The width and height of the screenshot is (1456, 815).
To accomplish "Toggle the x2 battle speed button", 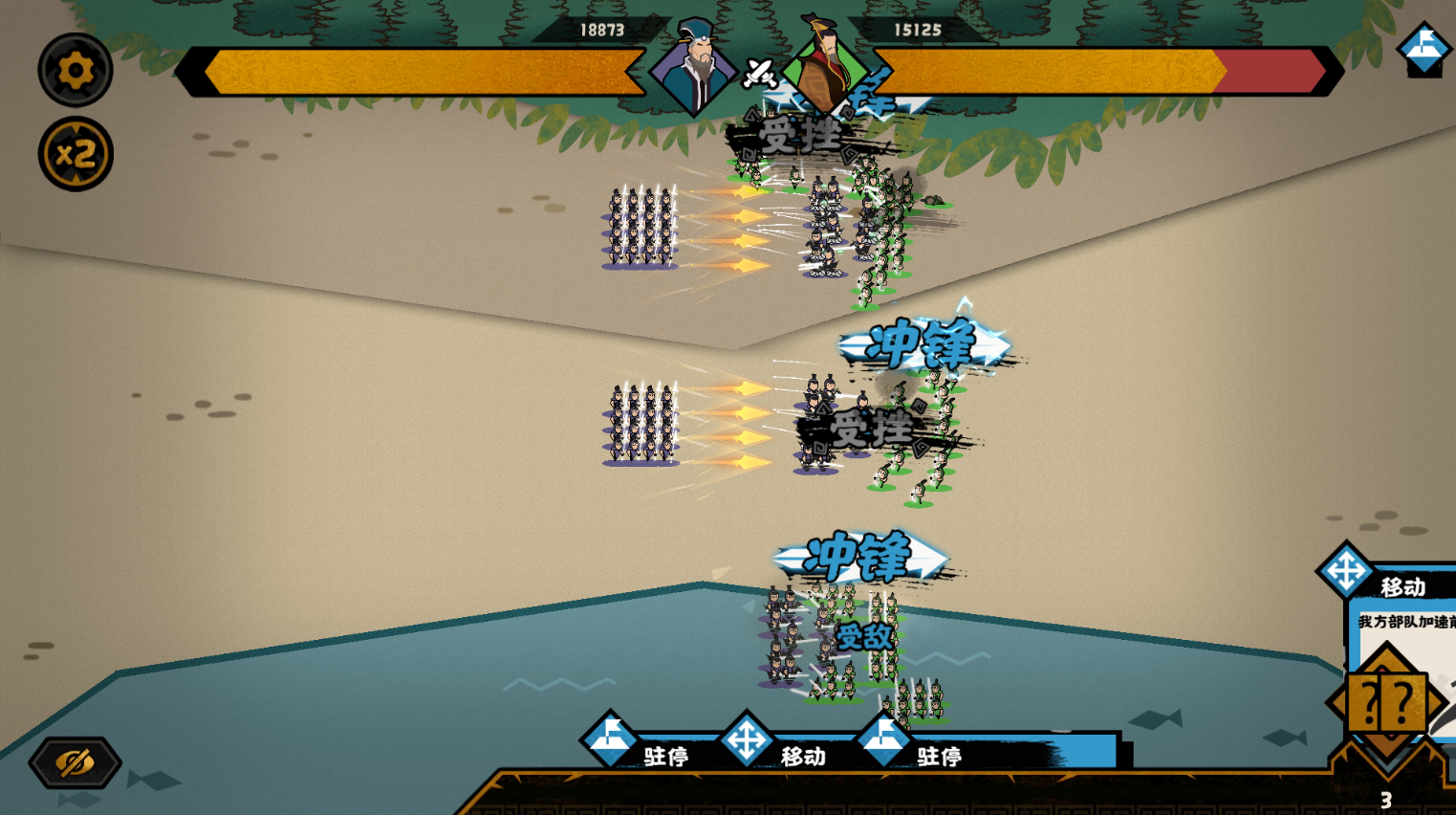I will (76, 154).
